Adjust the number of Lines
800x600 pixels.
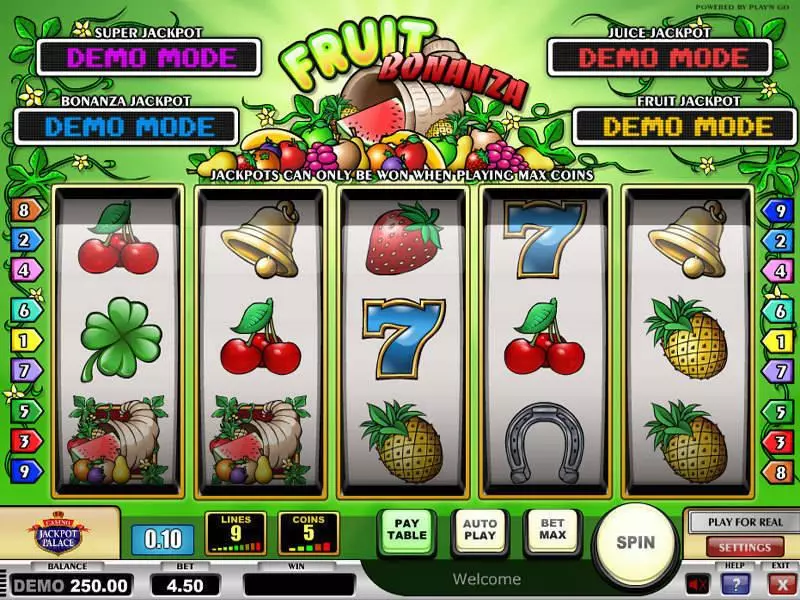(x=235, y=533)
